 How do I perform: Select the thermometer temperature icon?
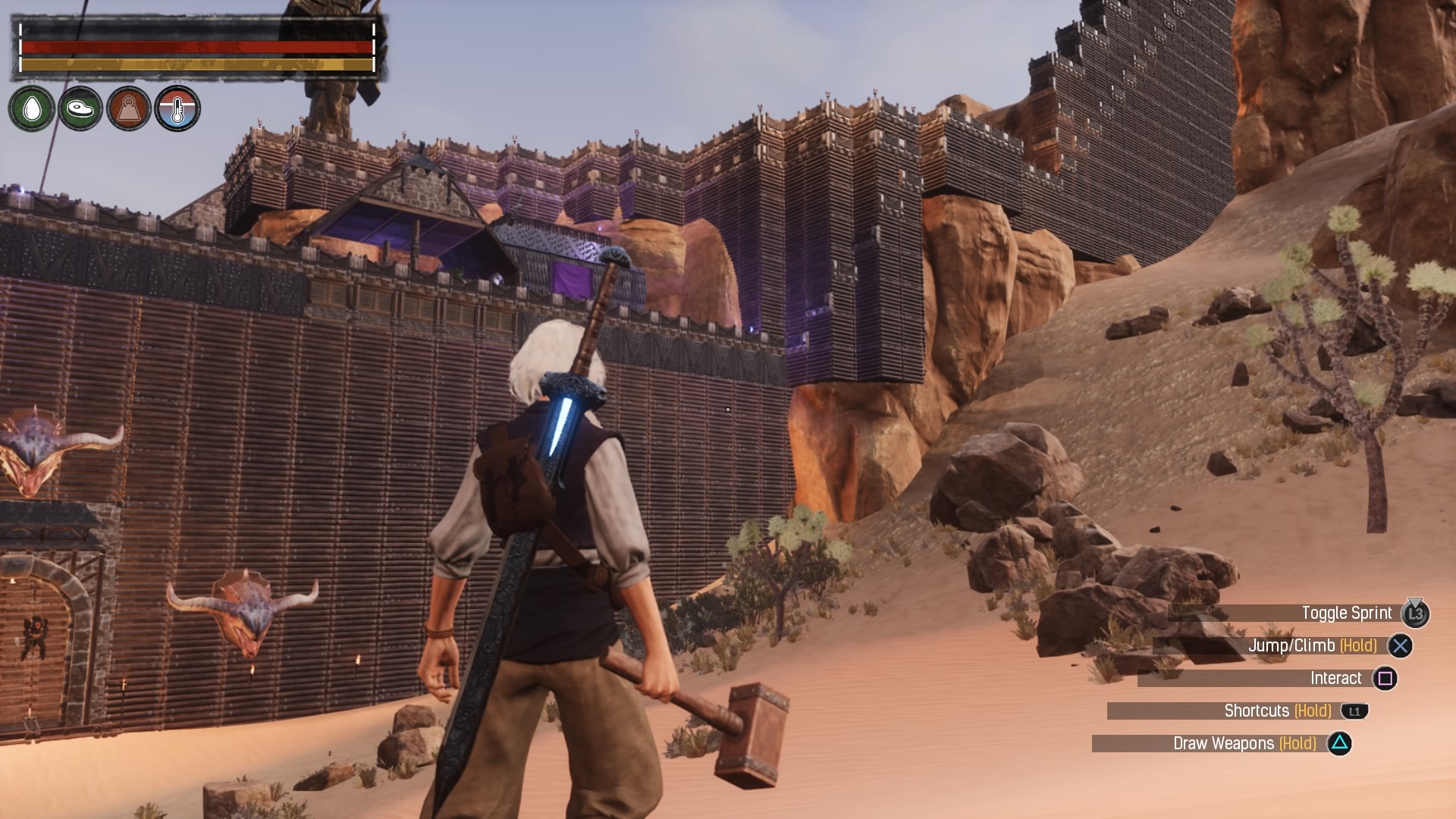point(177,109)
